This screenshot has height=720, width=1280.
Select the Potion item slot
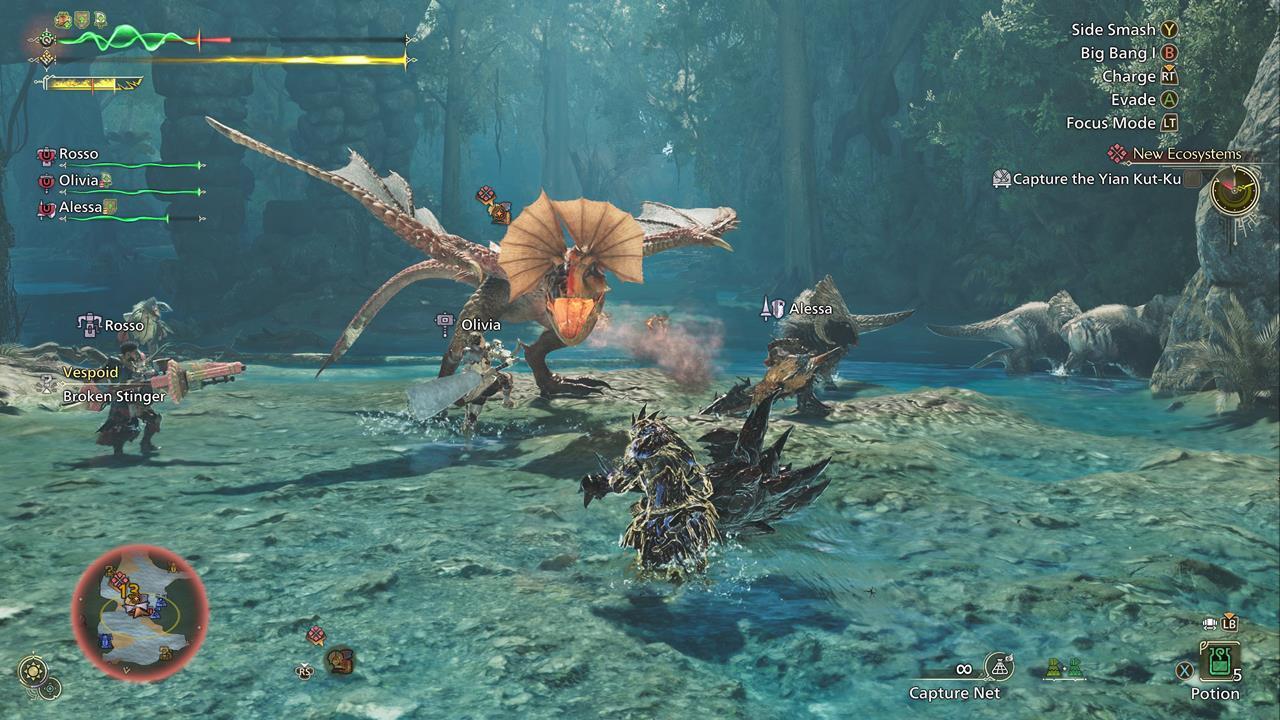tap(1219, 662)
